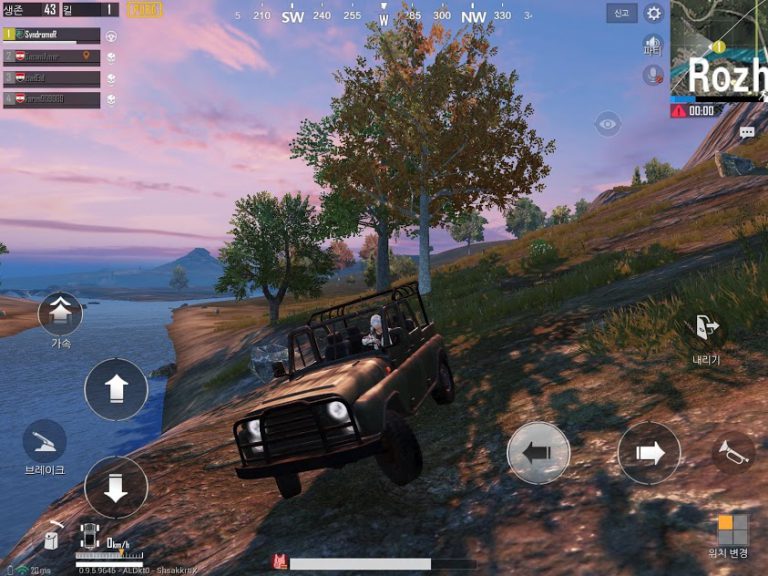Tap the up arrow accelerate button
This screenshot has height=576, width=768.
pos(116,389)
